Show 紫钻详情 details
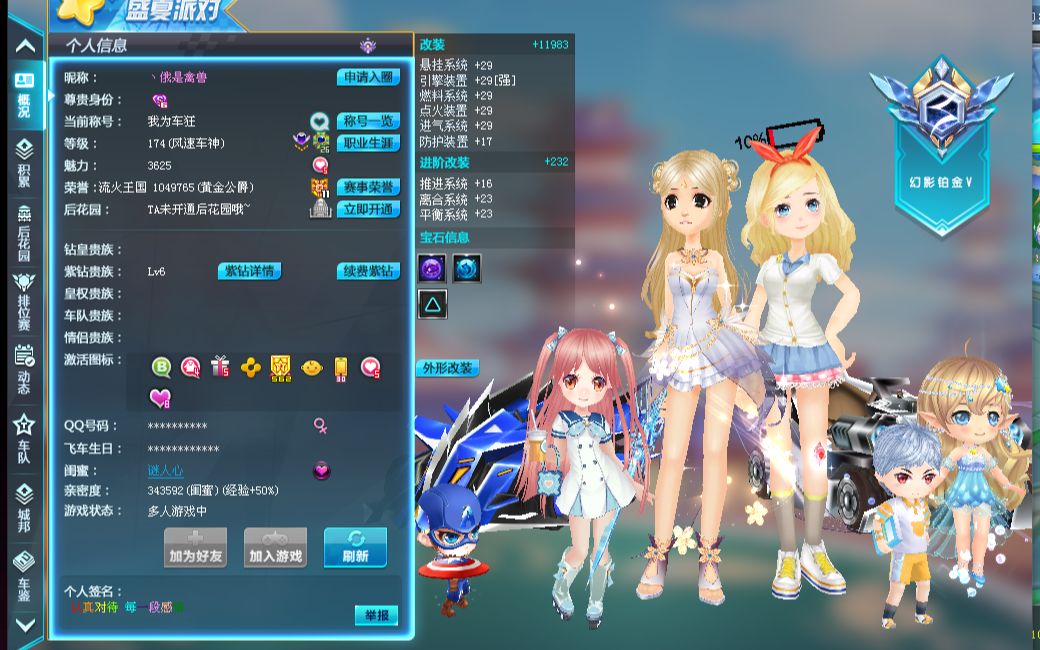The height and width of the screenshot is (650, 1040). [249, 271]
